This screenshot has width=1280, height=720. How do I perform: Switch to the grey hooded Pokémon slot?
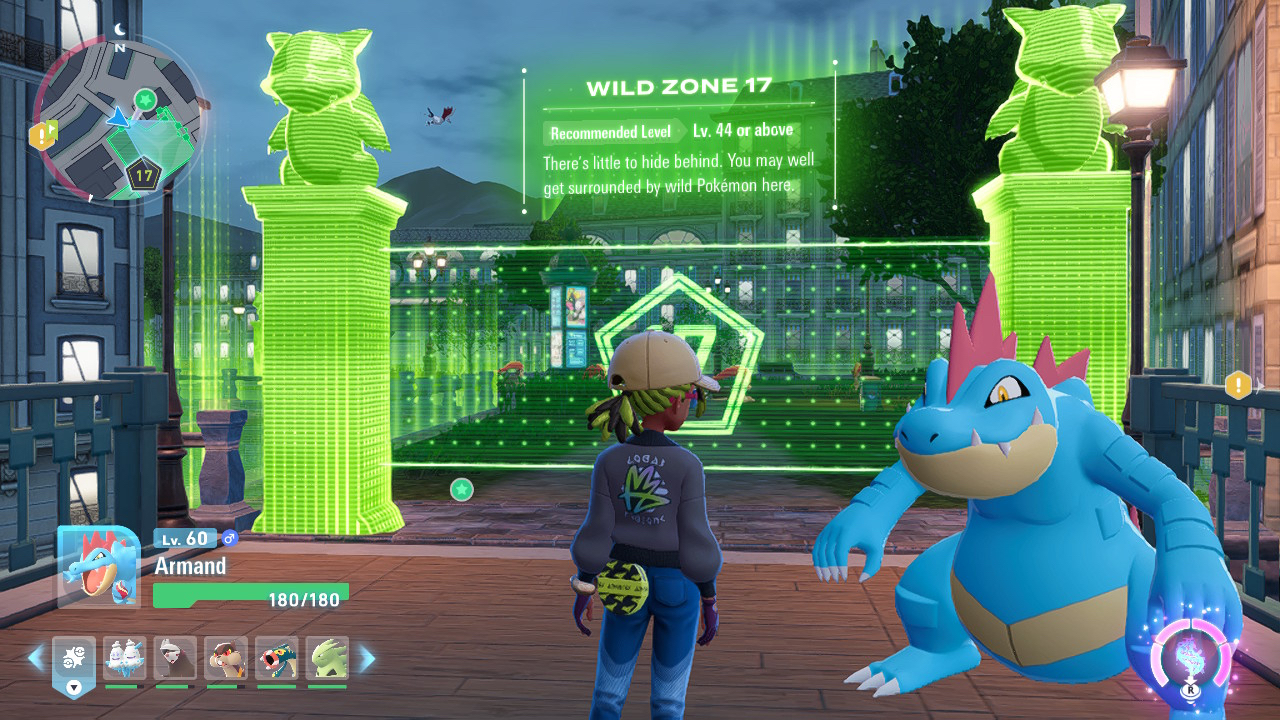click(175, 658)
